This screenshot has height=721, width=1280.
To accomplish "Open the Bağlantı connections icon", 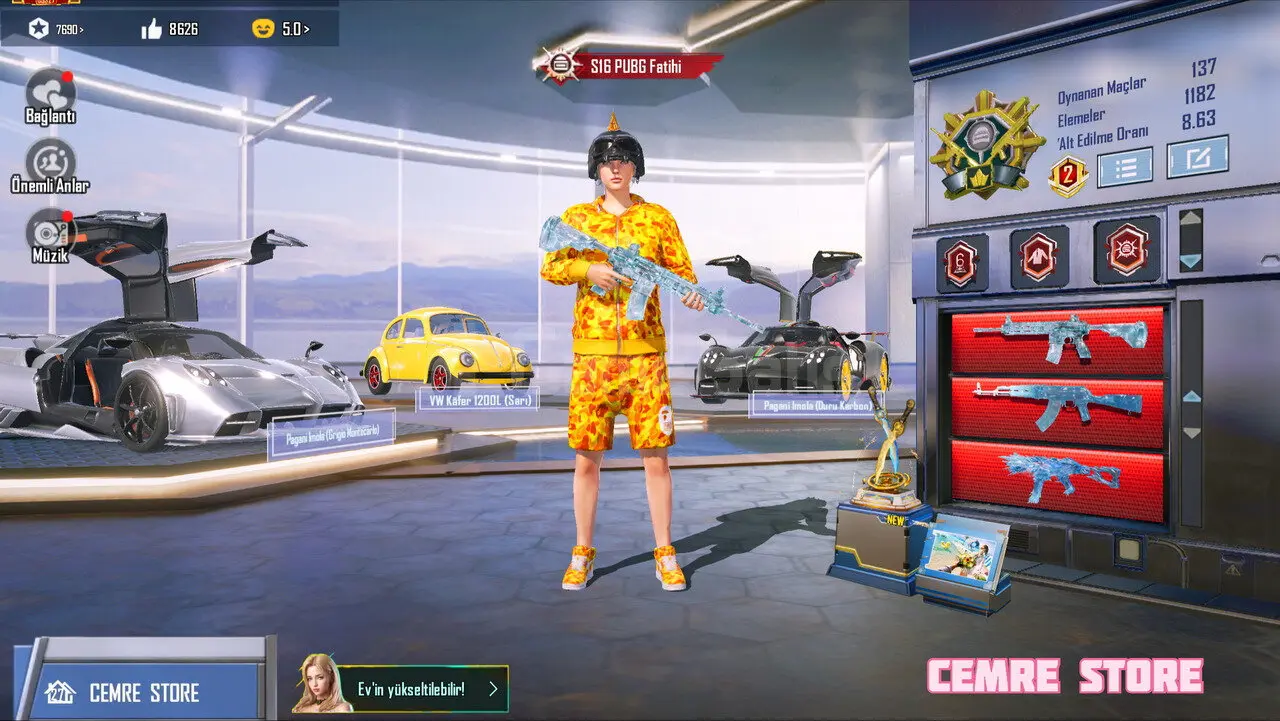I will (x=50, y=92).
